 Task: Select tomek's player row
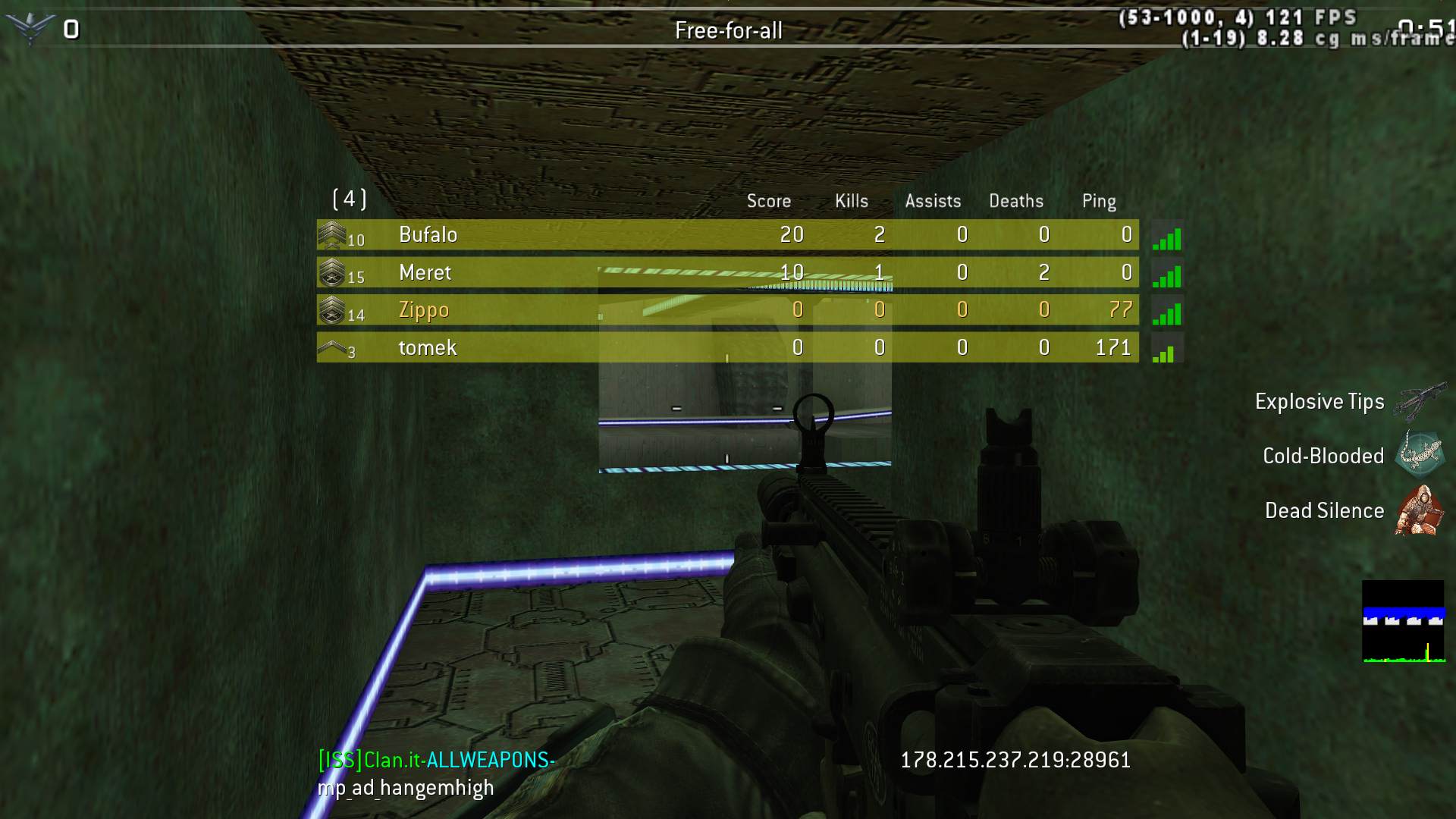tap(726, 347)
